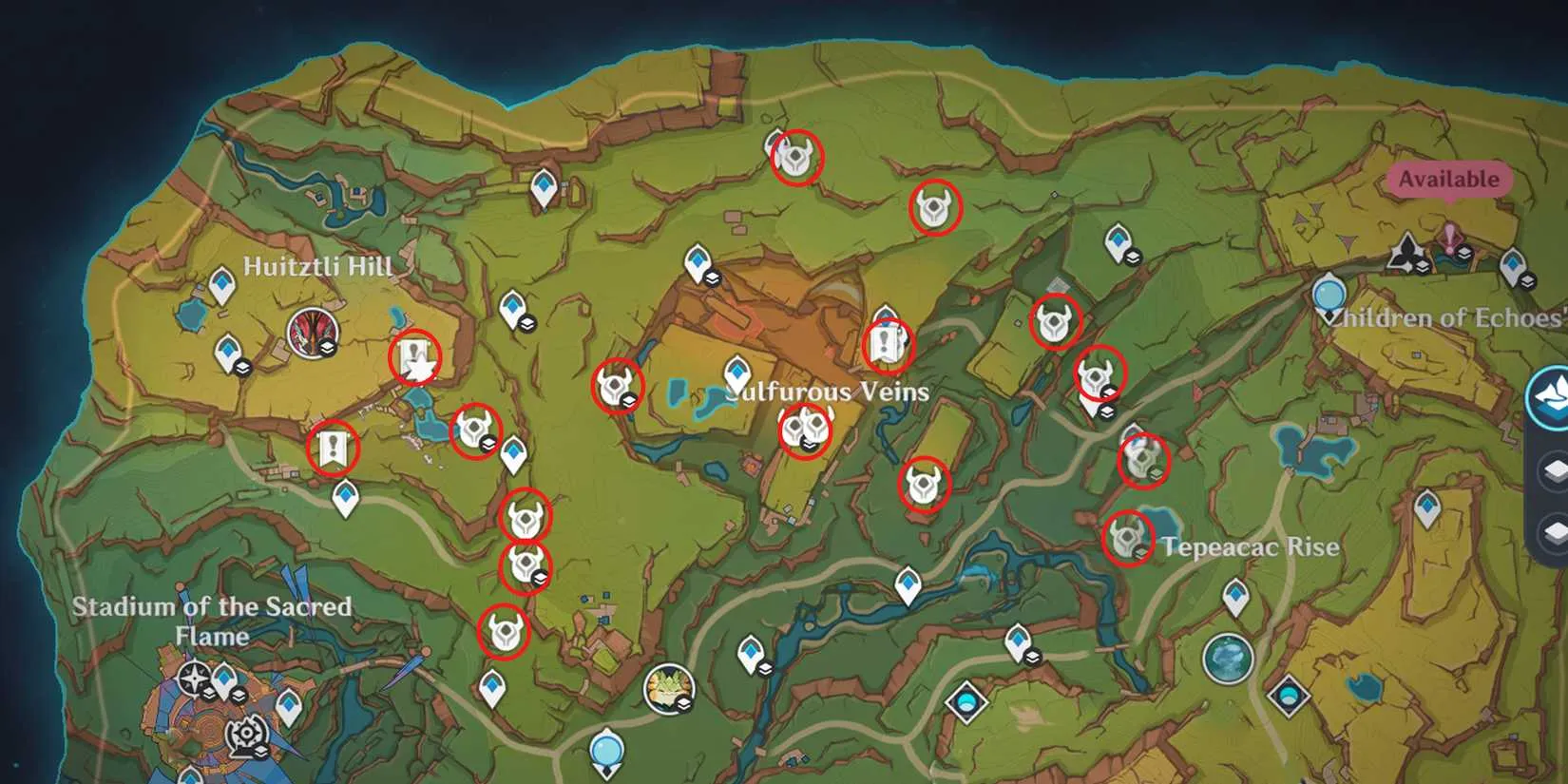Select the red boss portrait at Huitzli Hill
1568x784 pixels.
click(x=313, y=334)
